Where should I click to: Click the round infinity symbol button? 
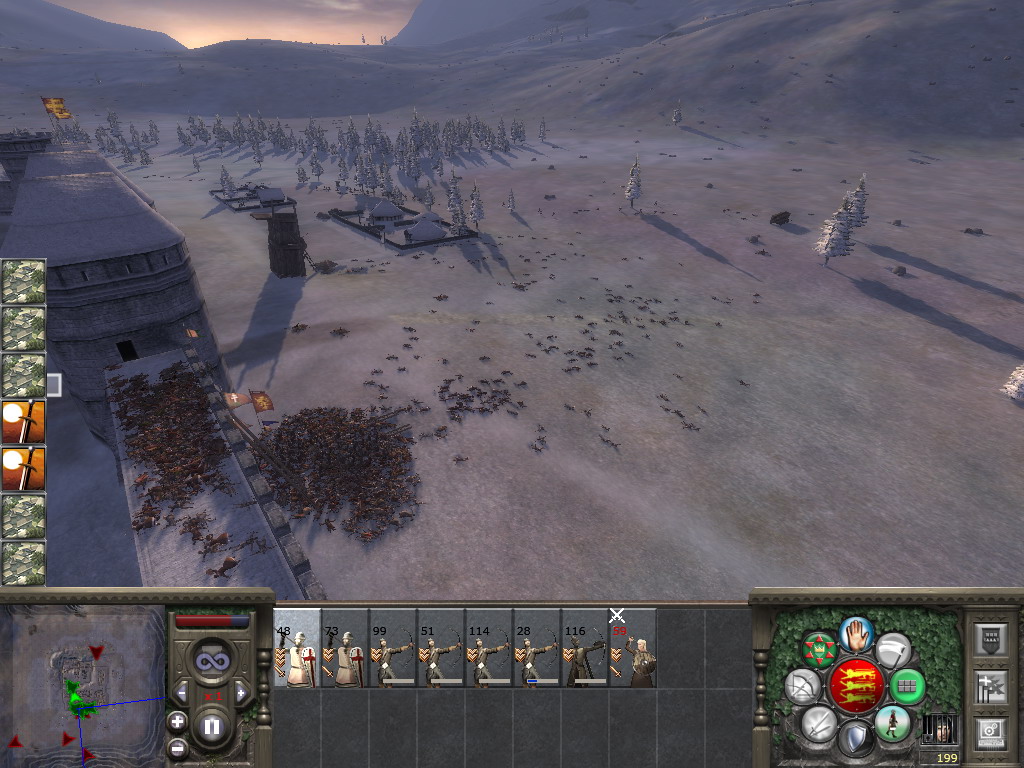[211, 660]
